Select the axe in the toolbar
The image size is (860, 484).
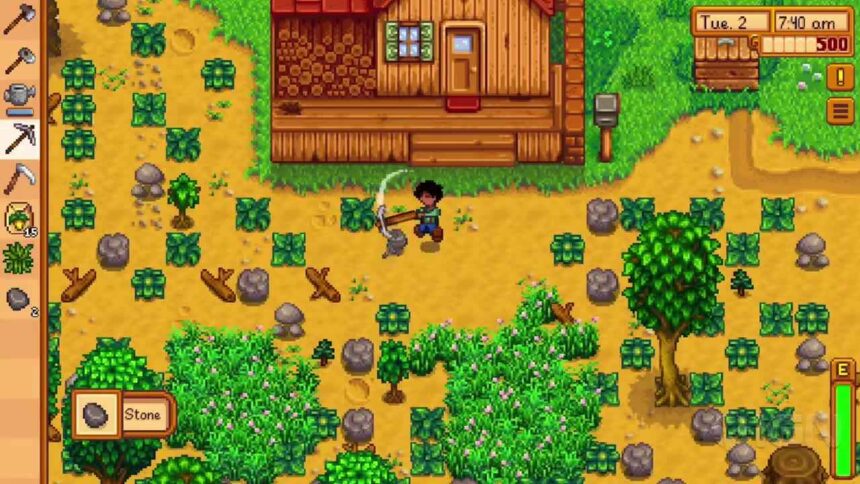[18, 18]
